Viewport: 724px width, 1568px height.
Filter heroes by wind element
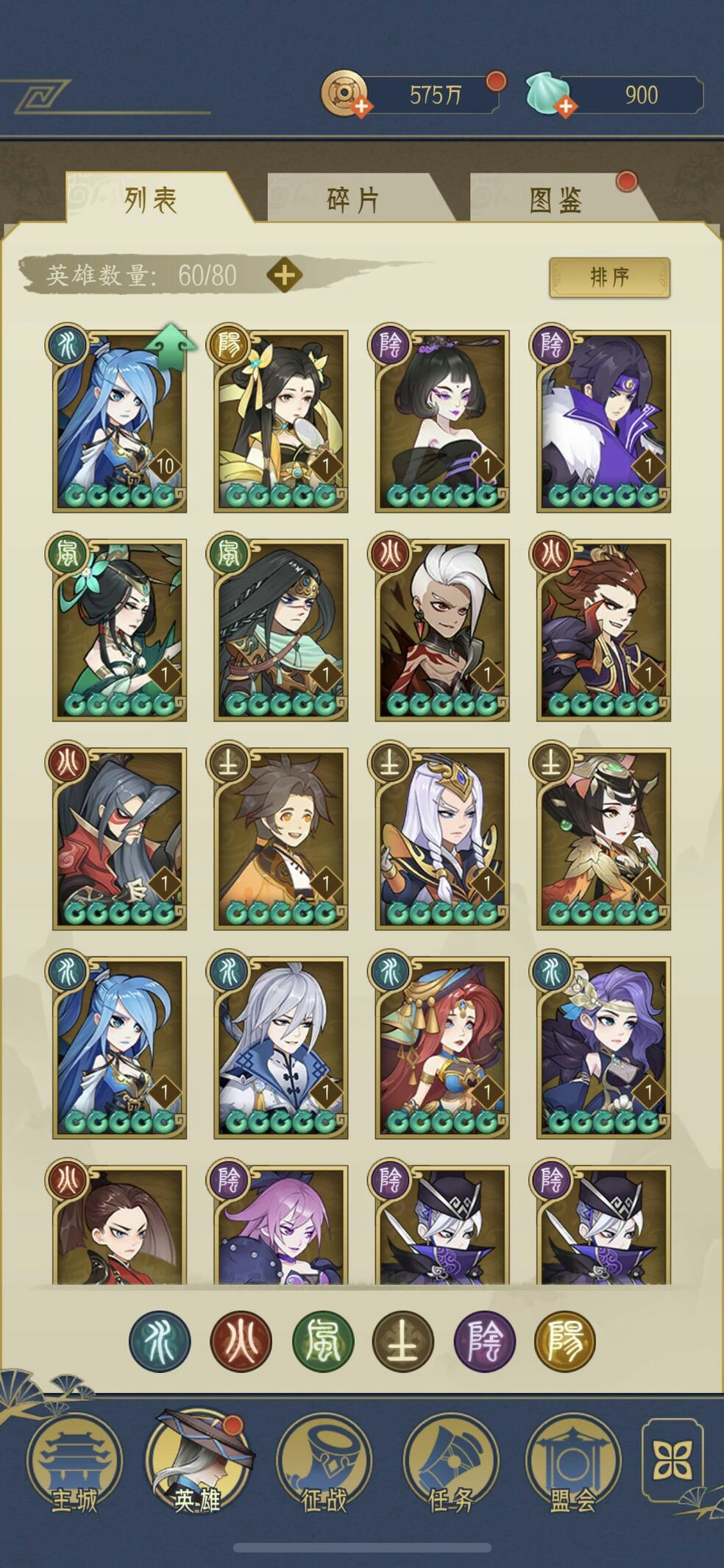pos(322,1341)
